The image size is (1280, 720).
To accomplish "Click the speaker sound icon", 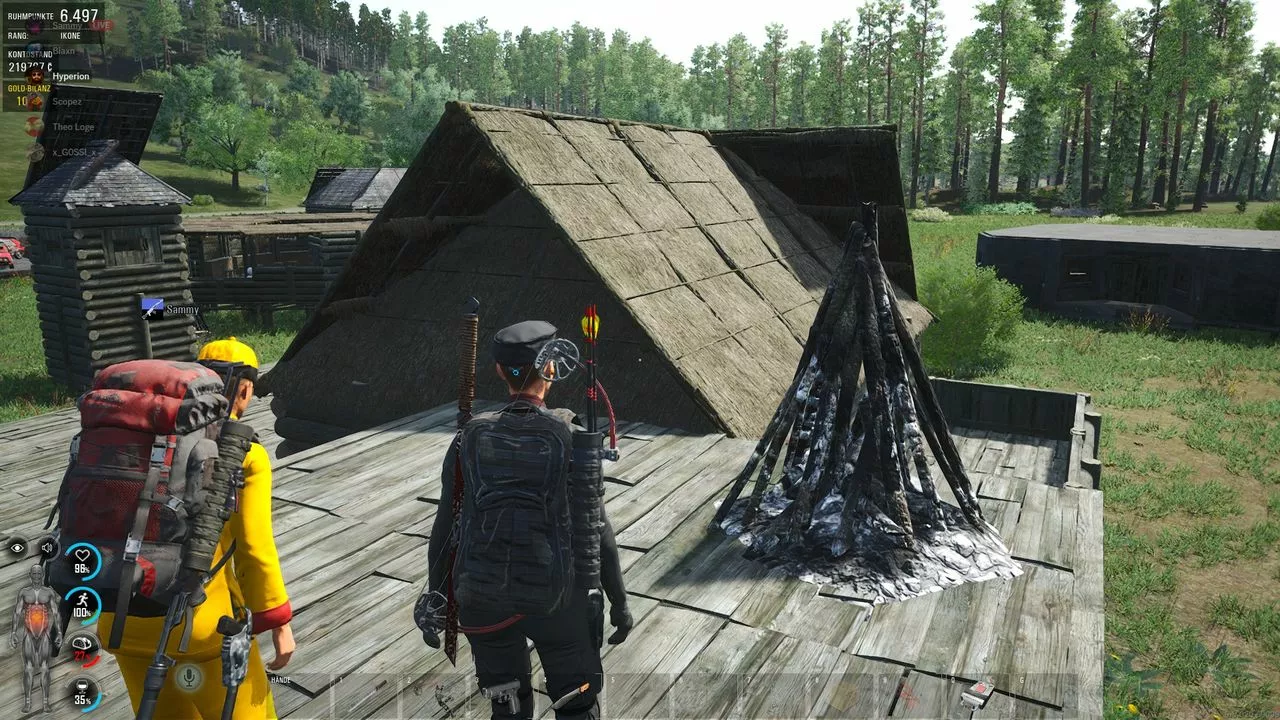I will [x=47, y=547].
